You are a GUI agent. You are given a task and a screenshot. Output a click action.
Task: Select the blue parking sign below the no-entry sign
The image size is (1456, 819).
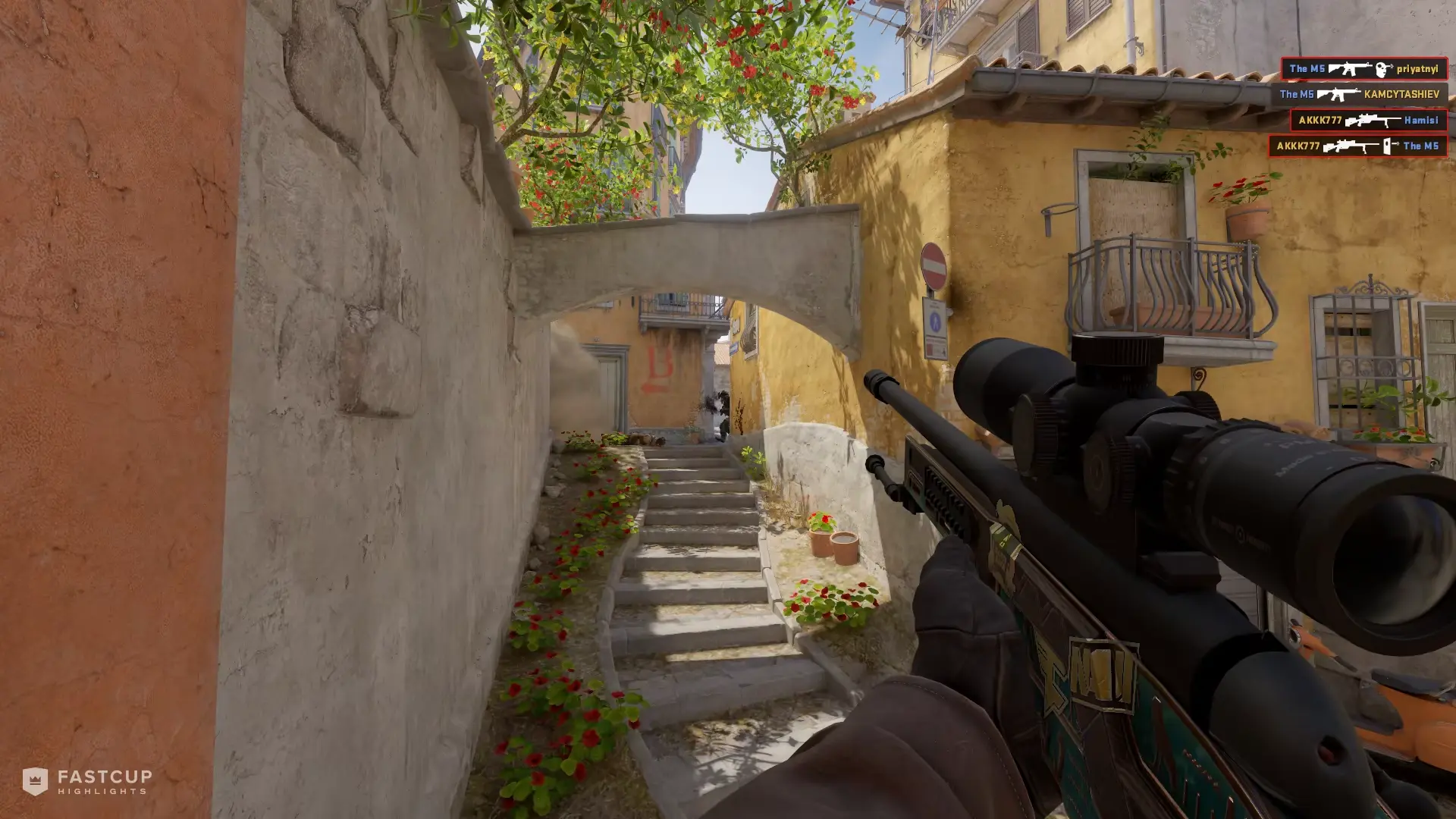pos(935,318)
